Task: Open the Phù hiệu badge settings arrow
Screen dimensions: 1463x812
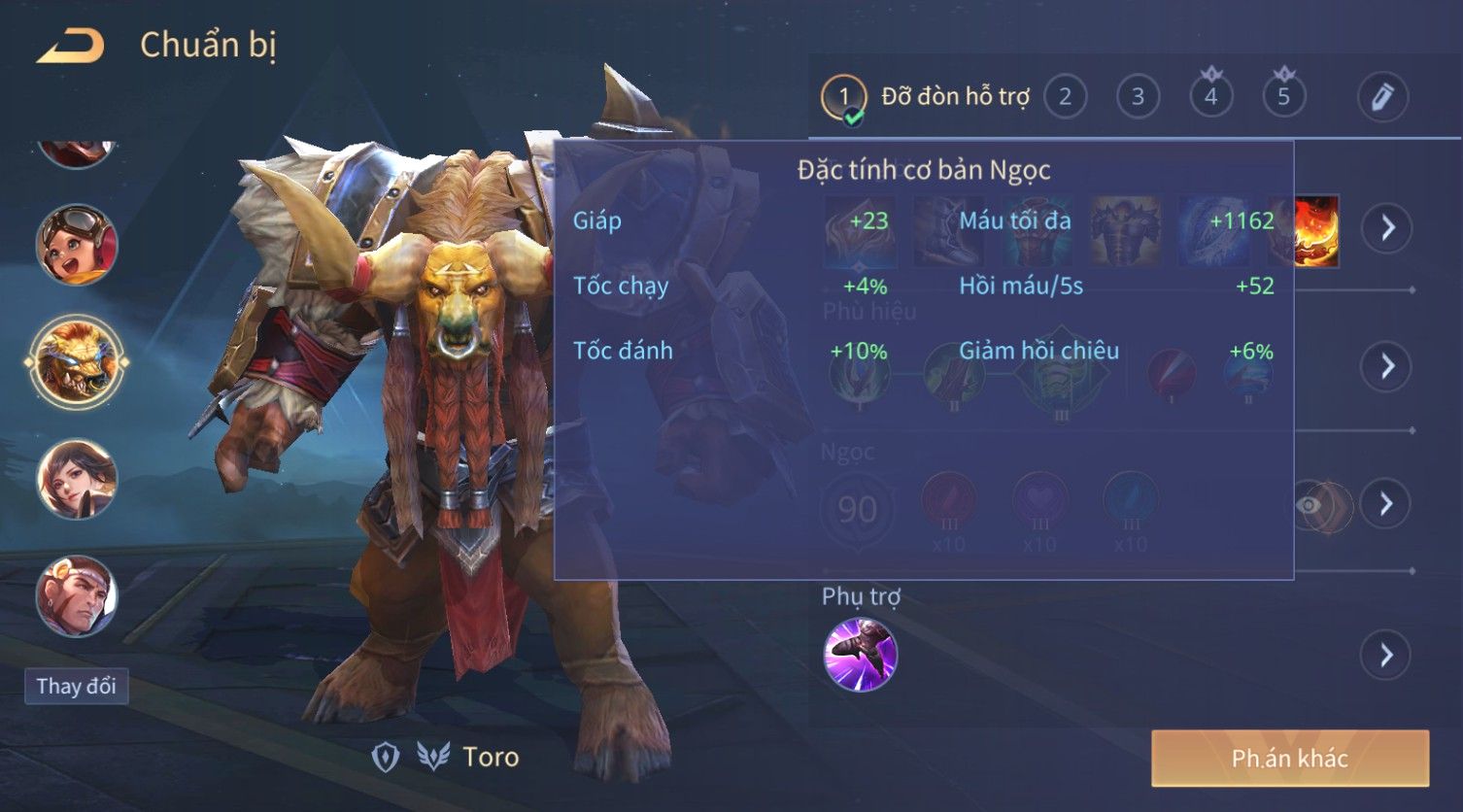Action: click(1386, 366)
